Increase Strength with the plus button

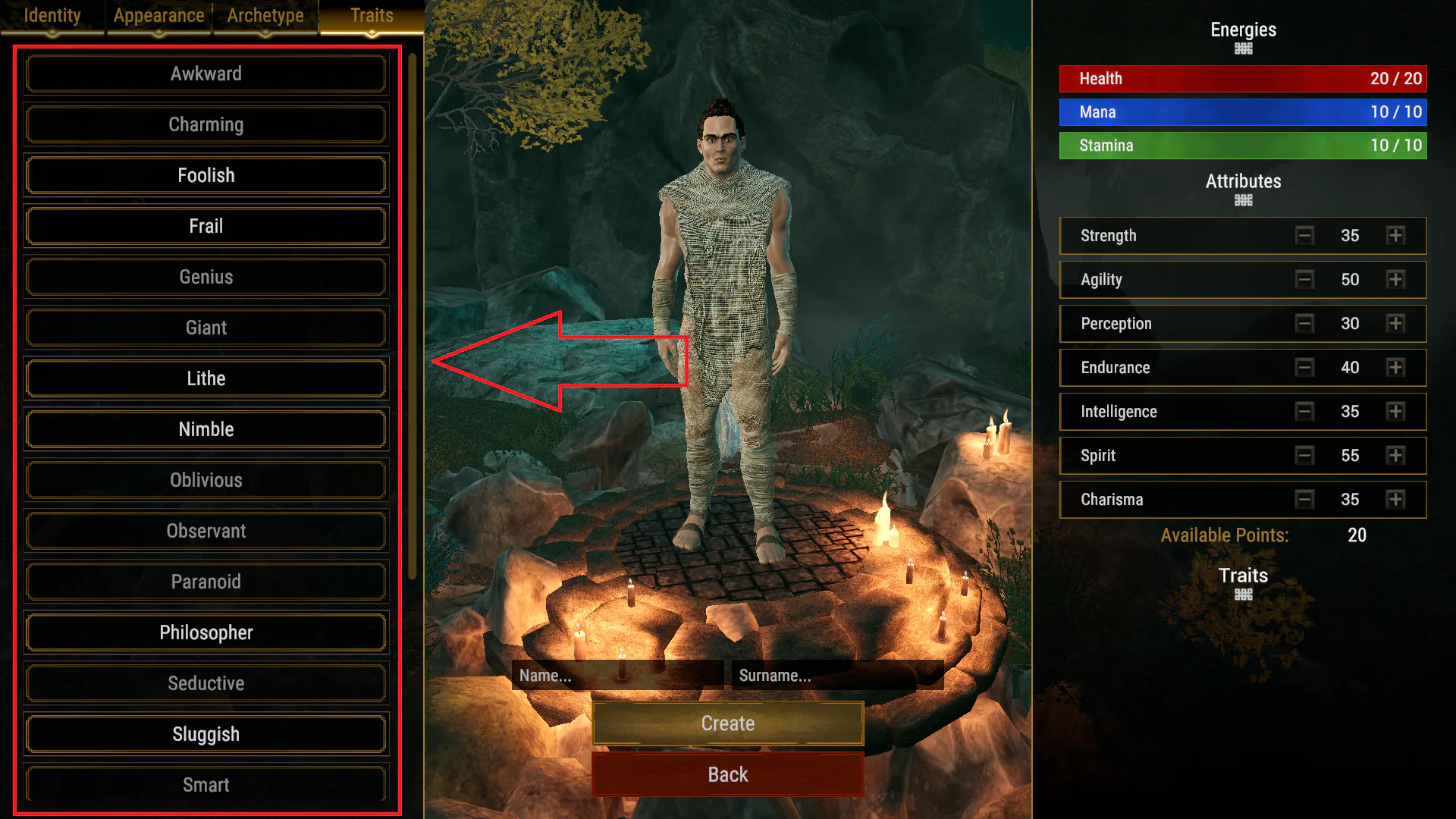point(1395,235)
